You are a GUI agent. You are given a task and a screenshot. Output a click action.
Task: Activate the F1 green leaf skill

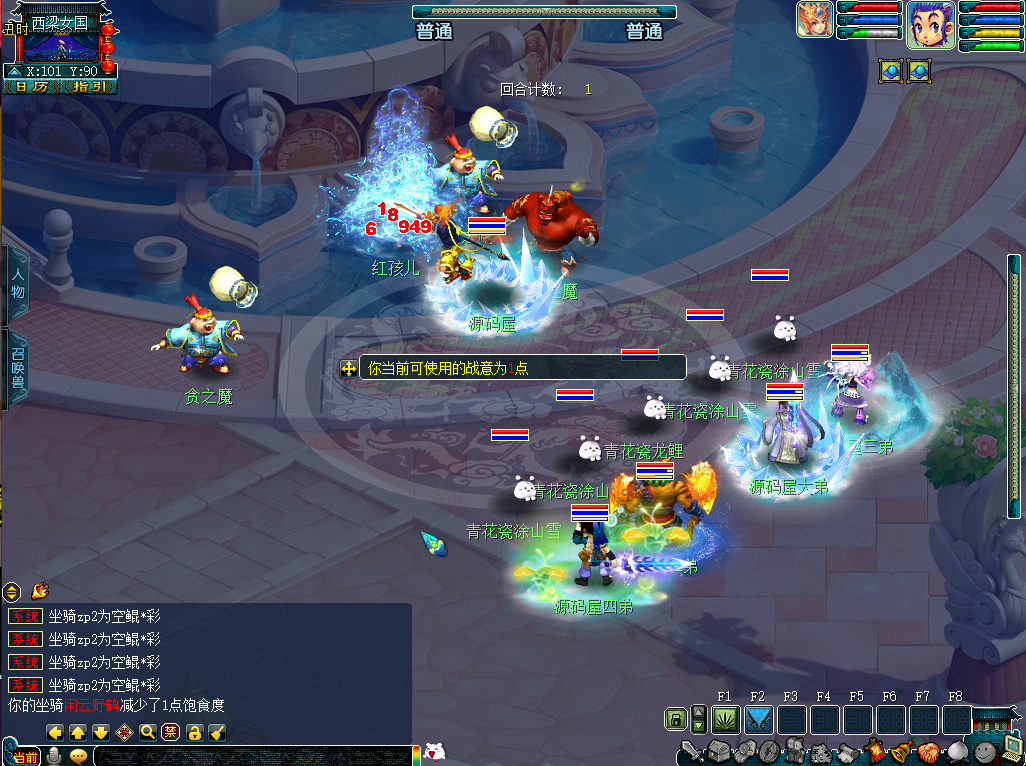pyautogui.click(x=725, y=719)
